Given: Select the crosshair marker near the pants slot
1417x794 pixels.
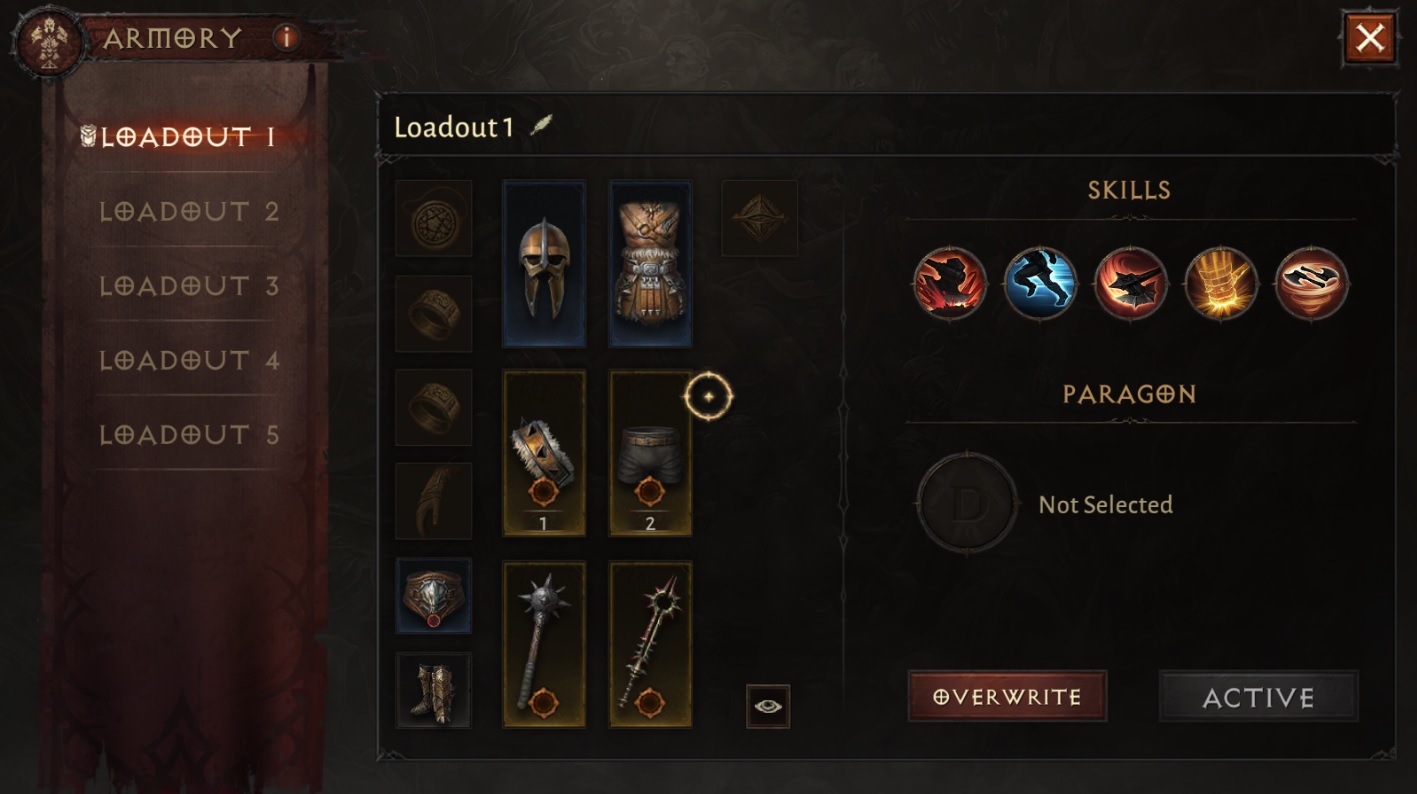Looking at the screenshot, I should tap(710, 395).
